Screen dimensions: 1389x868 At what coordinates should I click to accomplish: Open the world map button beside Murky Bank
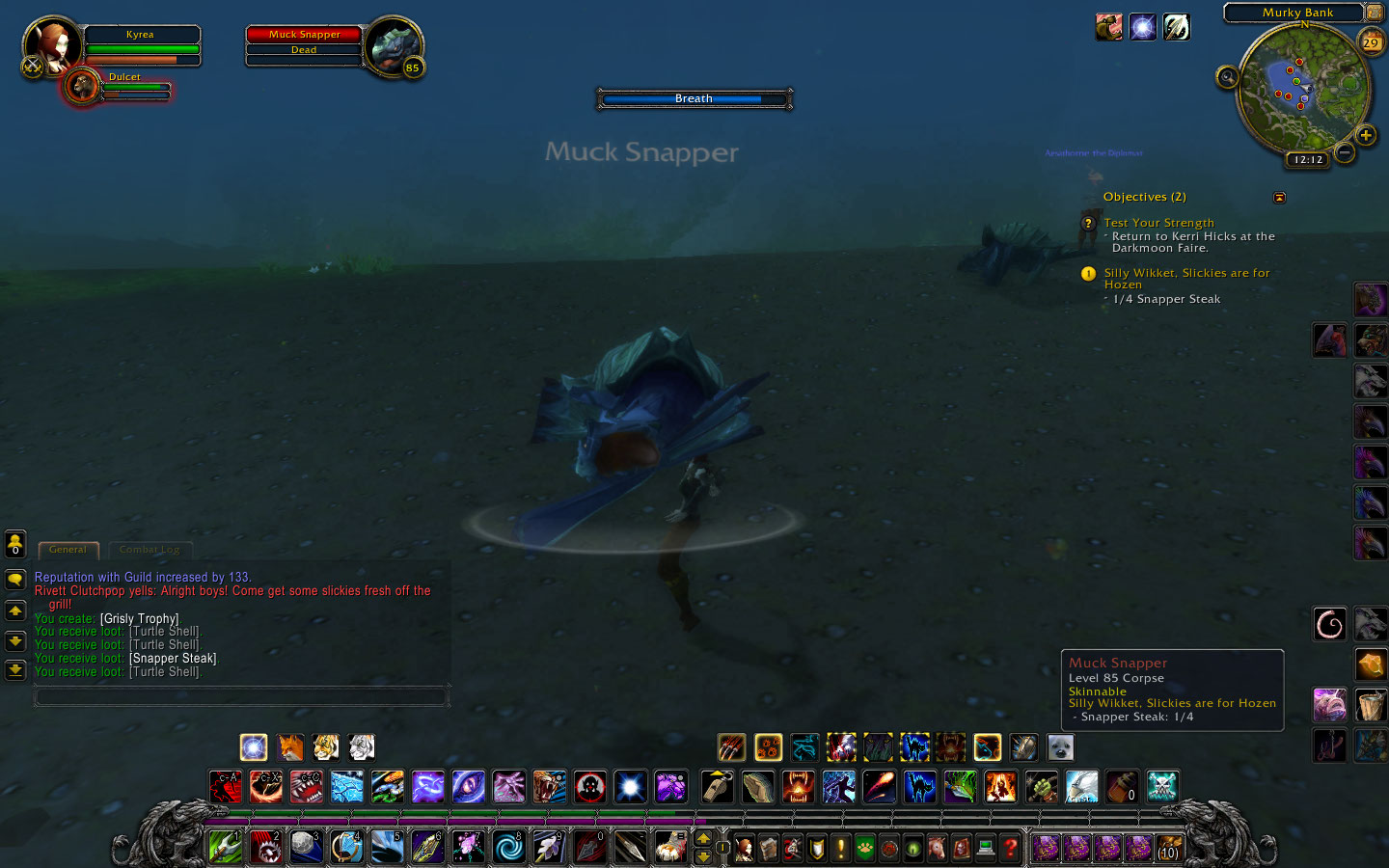[x=1375, y=13]
